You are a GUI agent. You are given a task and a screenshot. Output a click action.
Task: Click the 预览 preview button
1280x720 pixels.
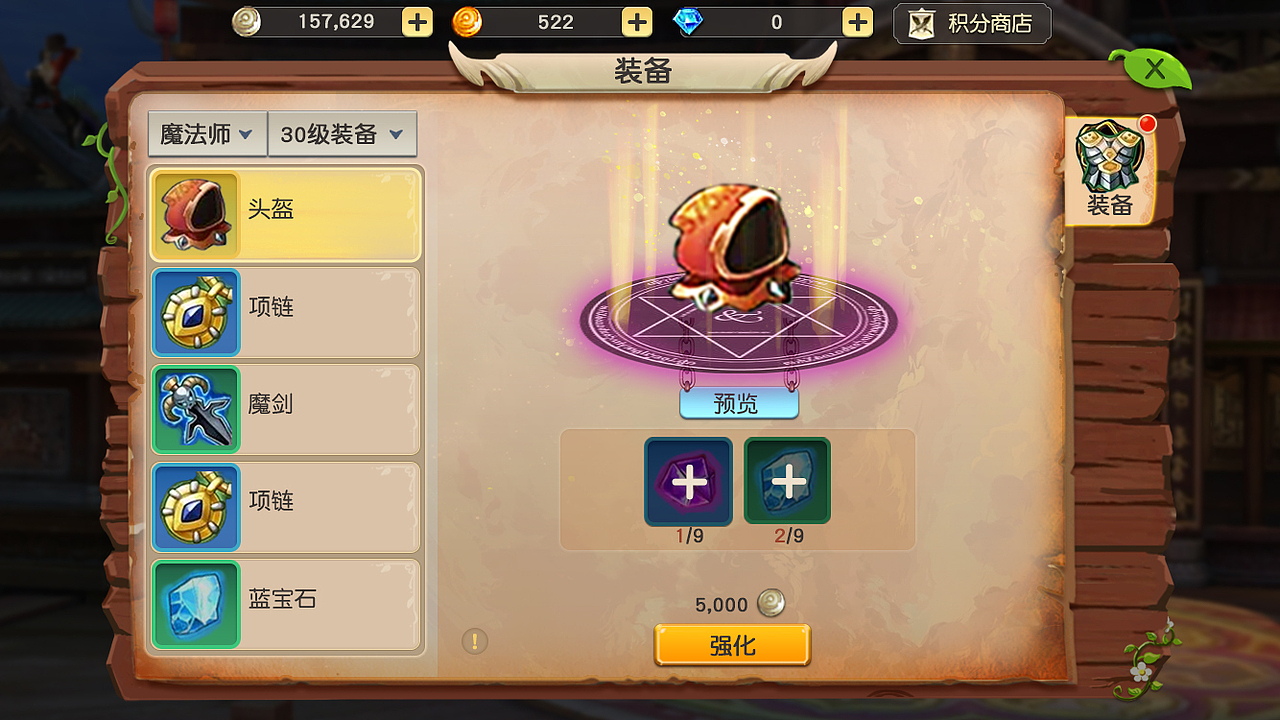(738, 402)
